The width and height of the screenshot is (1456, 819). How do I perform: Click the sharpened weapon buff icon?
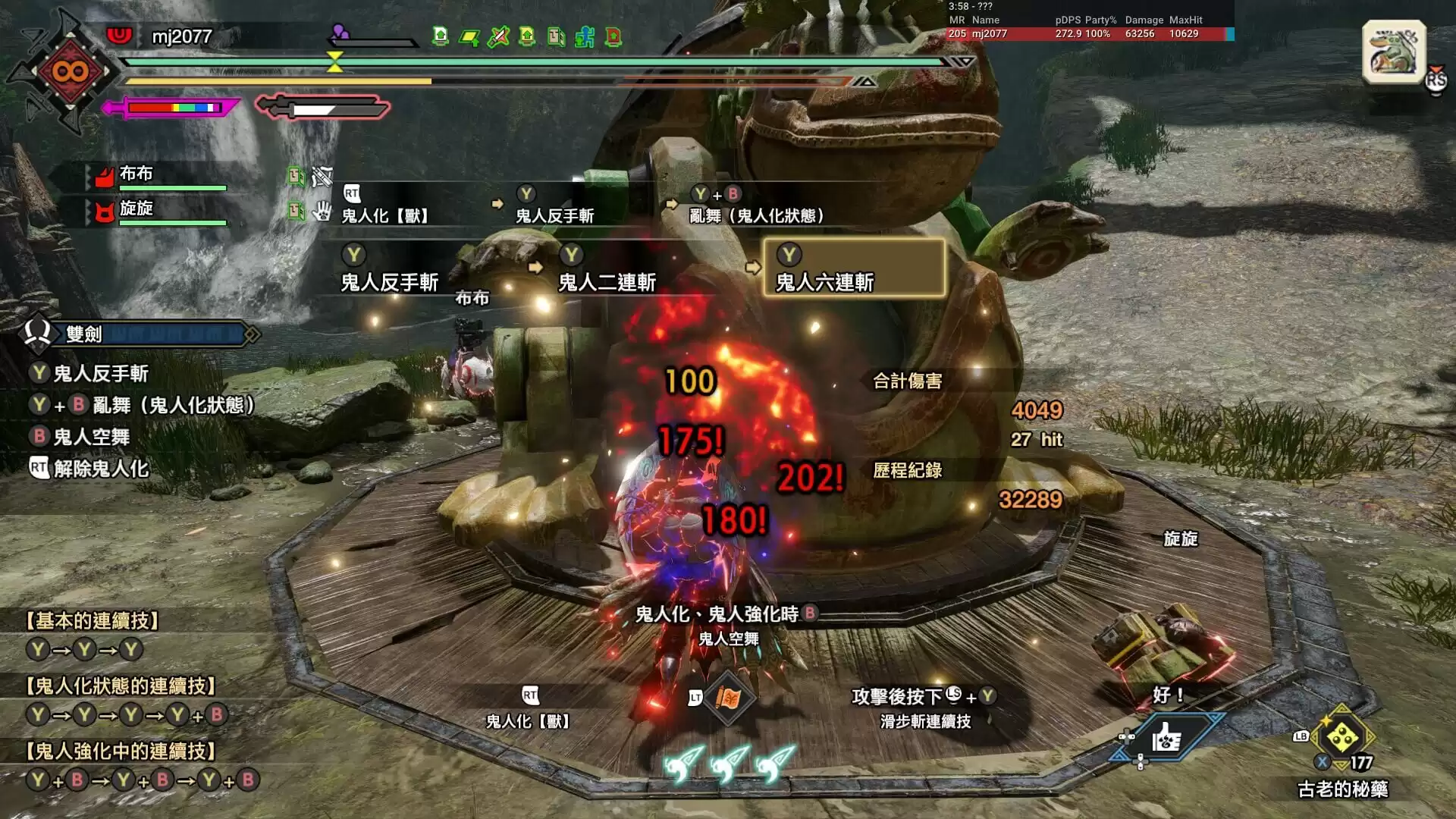[x=497, y=36]
